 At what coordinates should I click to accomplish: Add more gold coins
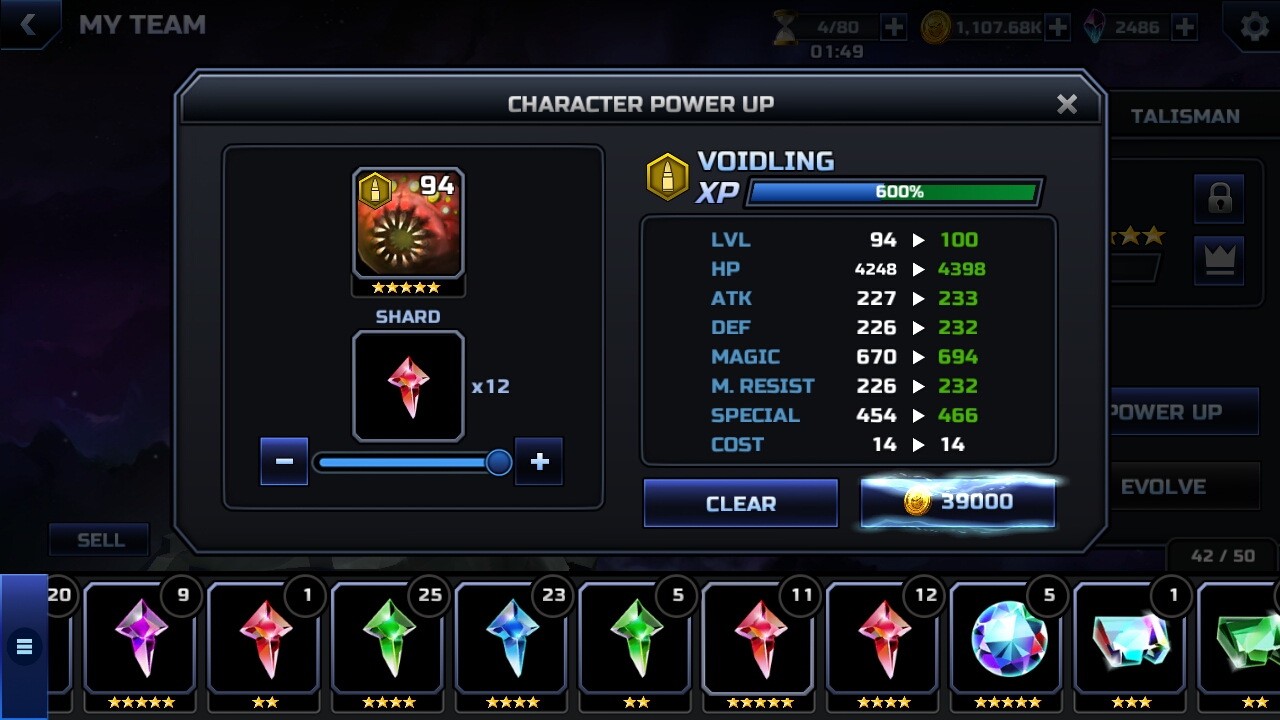coord(1057,27)
